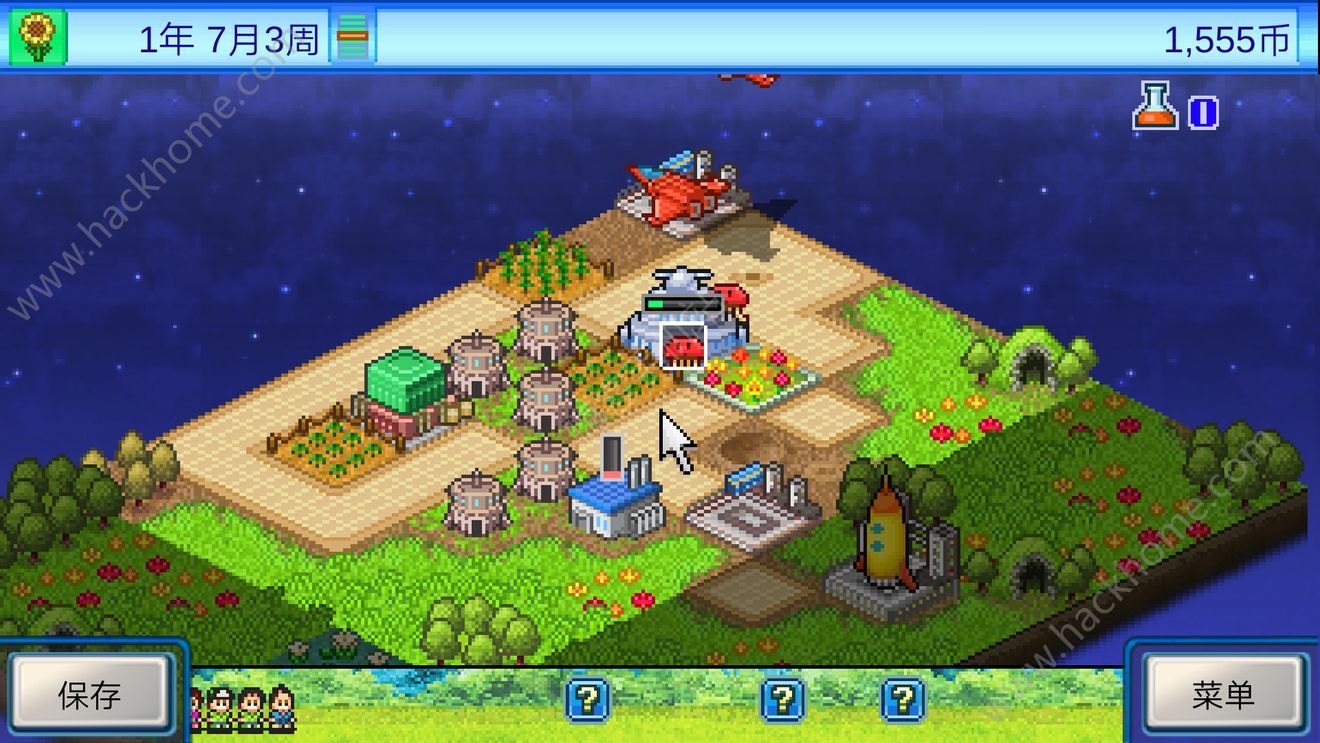The image size is (1320, 743).
Task: Click the 保存 save button
Action: (89, 695)
